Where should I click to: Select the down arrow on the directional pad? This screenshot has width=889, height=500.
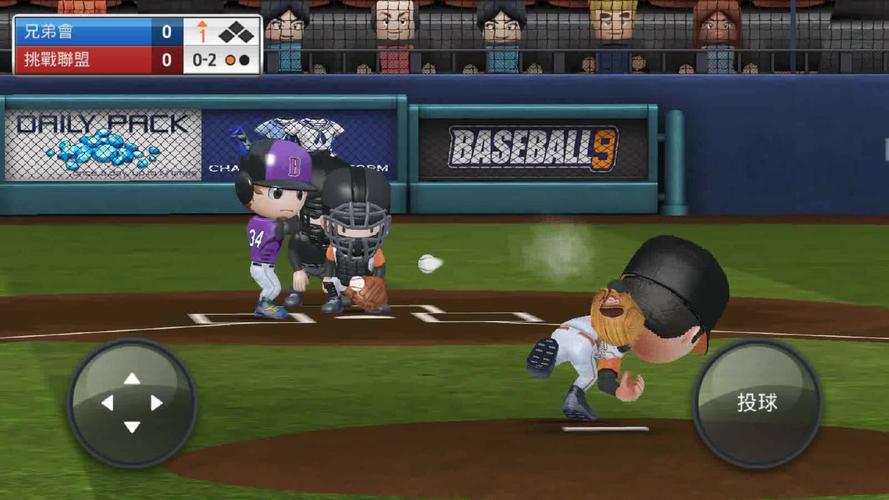point(132,427)
